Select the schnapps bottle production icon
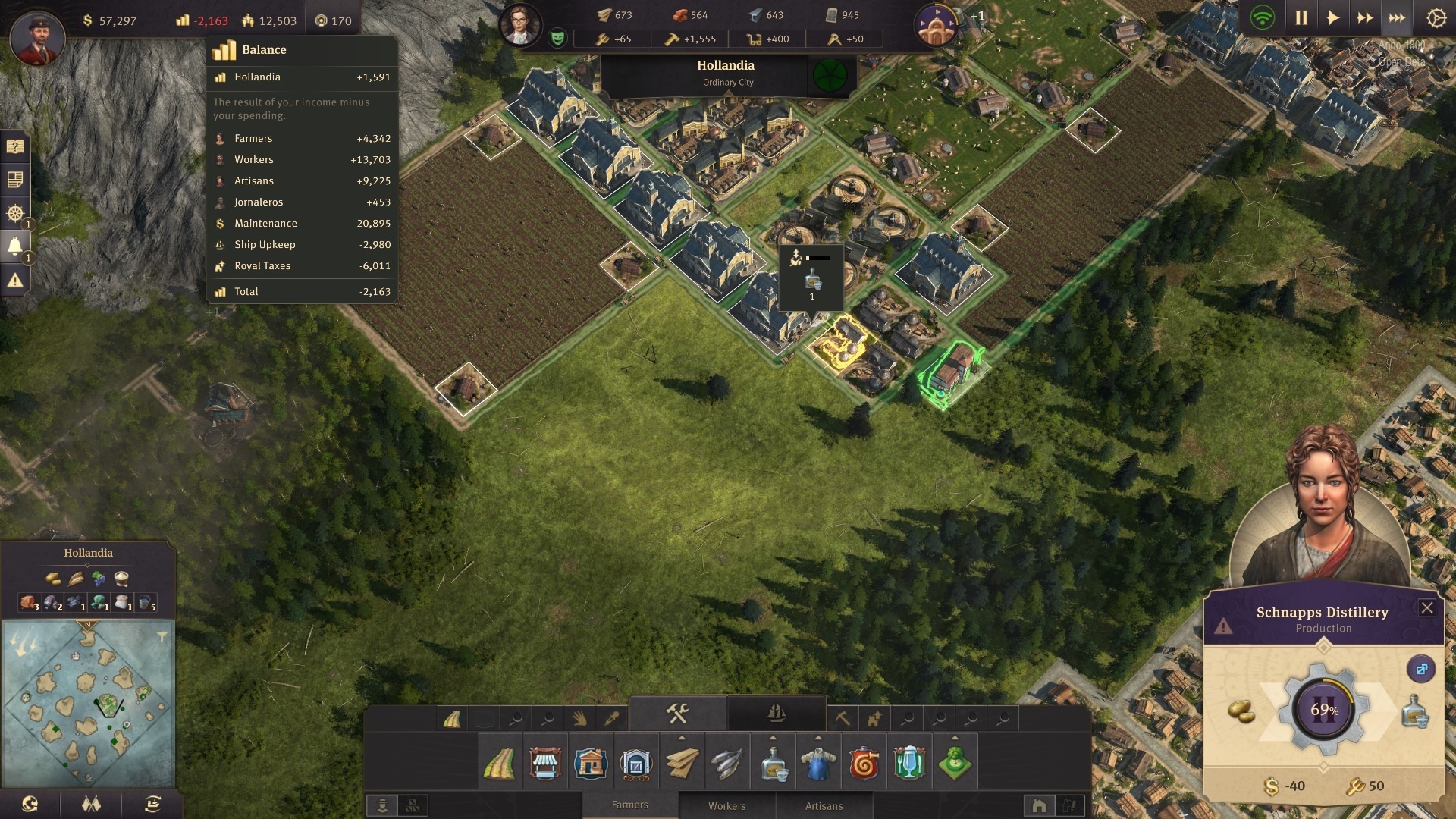This screenshot has height=819, width=1456. [773, 764]
